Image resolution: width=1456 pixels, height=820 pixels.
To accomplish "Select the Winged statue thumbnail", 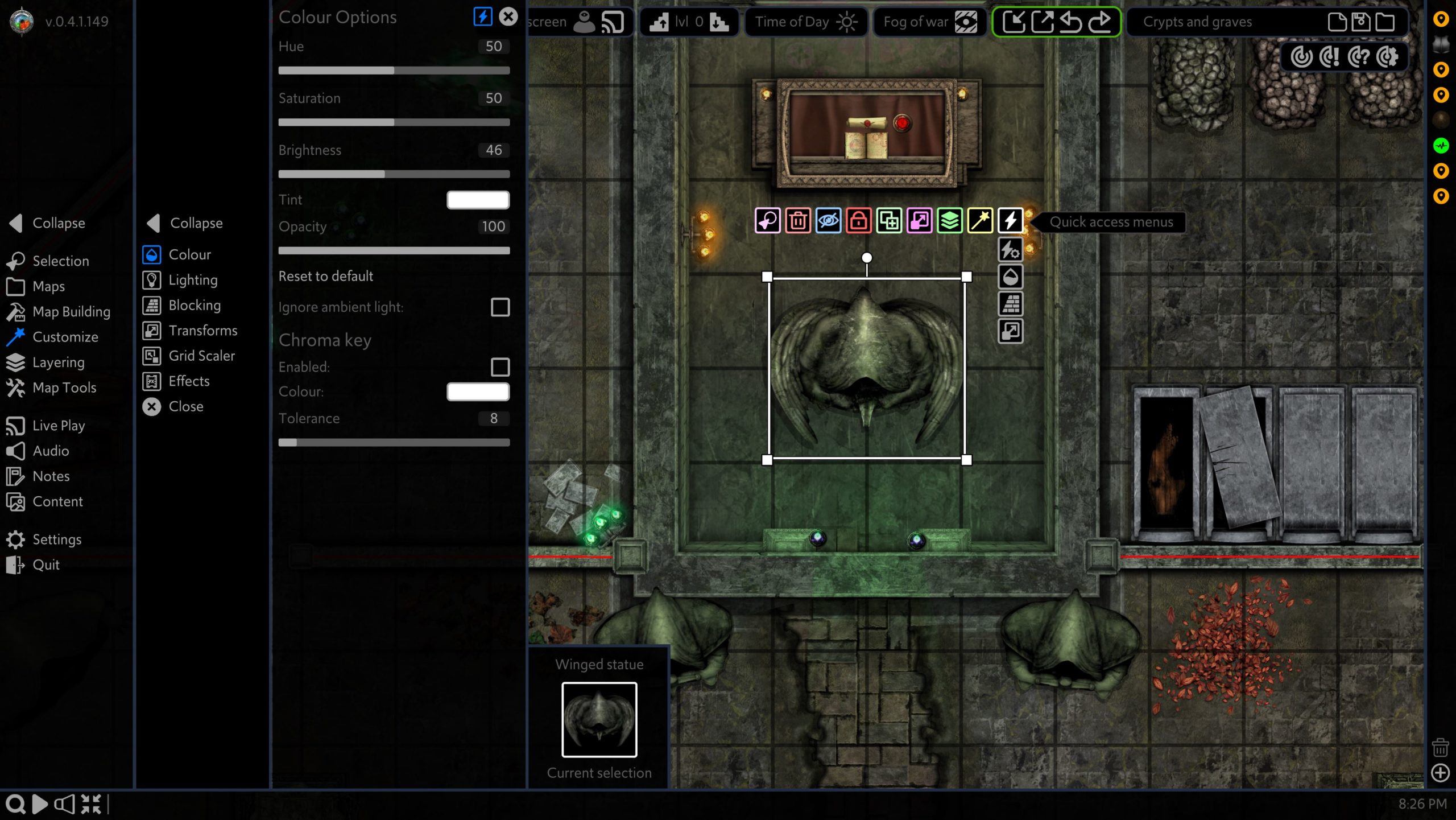I will pyautogui.click(x=599, y=720).
